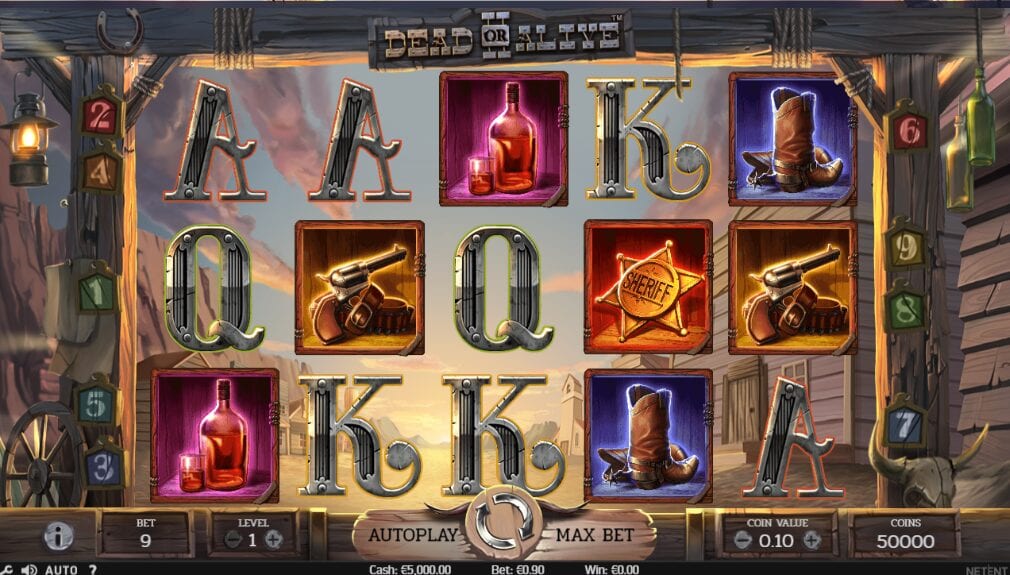Image resolution: width=1010 pixels, height=575 pixels.
Task: Start Autoplay mode
Action: (x=413, y=535)
